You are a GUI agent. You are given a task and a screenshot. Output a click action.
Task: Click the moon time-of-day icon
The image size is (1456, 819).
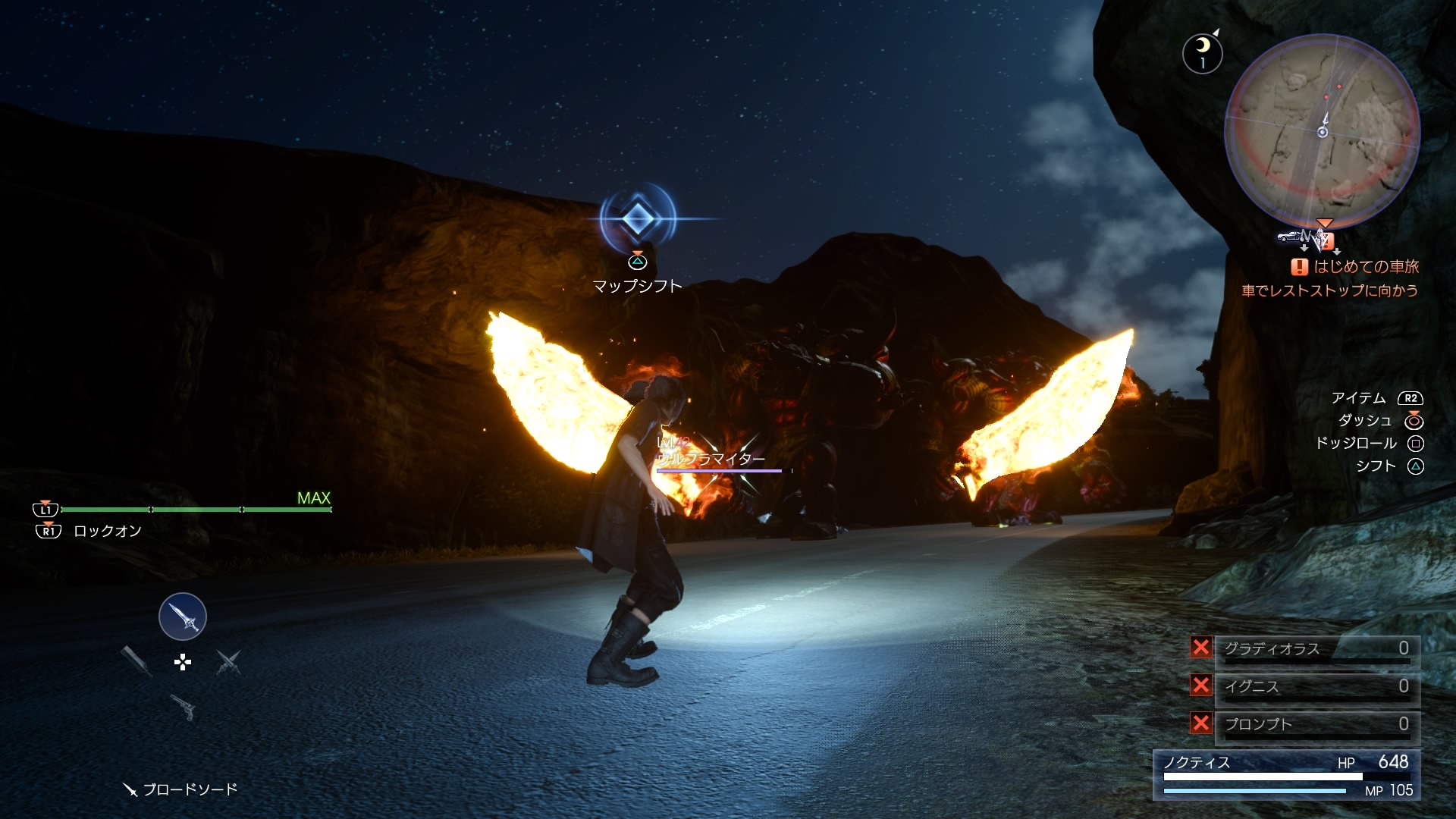(x=1202, y=53)
